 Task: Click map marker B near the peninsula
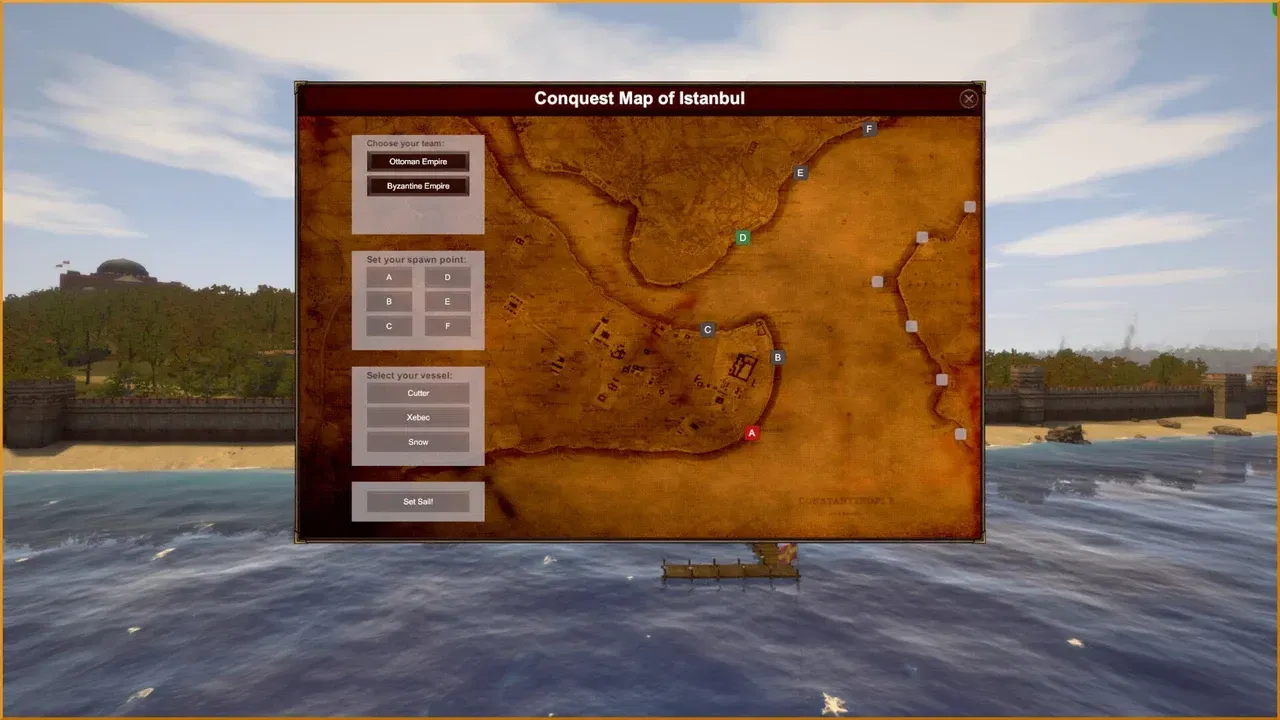click(x=777, y=357)
